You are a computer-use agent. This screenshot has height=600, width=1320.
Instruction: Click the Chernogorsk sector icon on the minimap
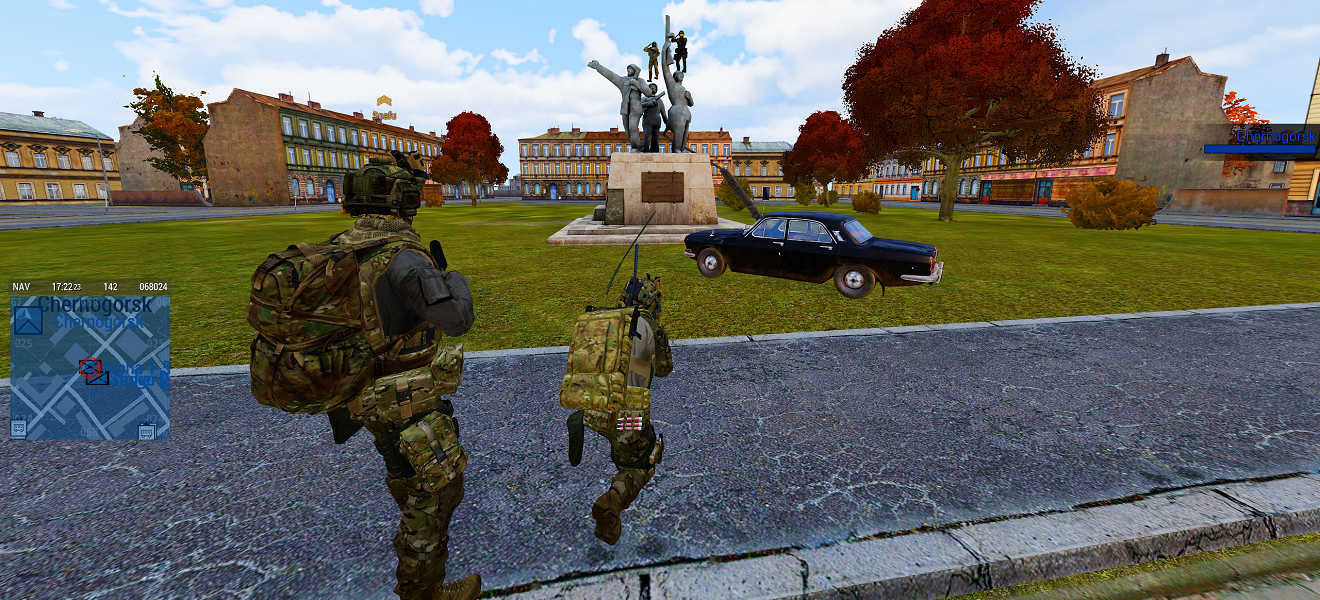click(27, 320)
